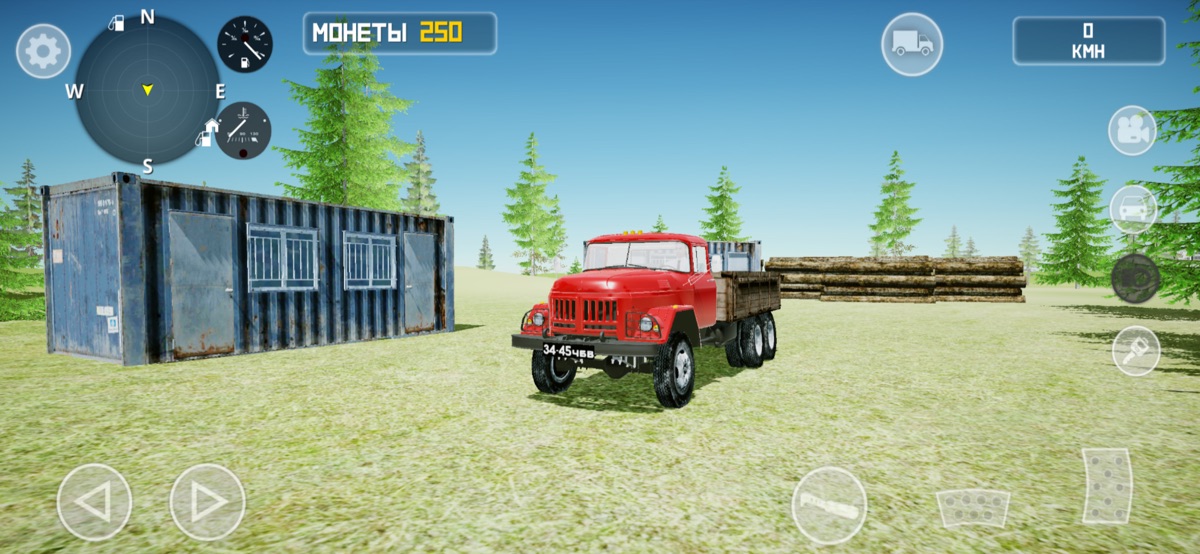Steer right with the right arrow
This screenshot has width=1200, height=554.
click(x=207, y=502)
